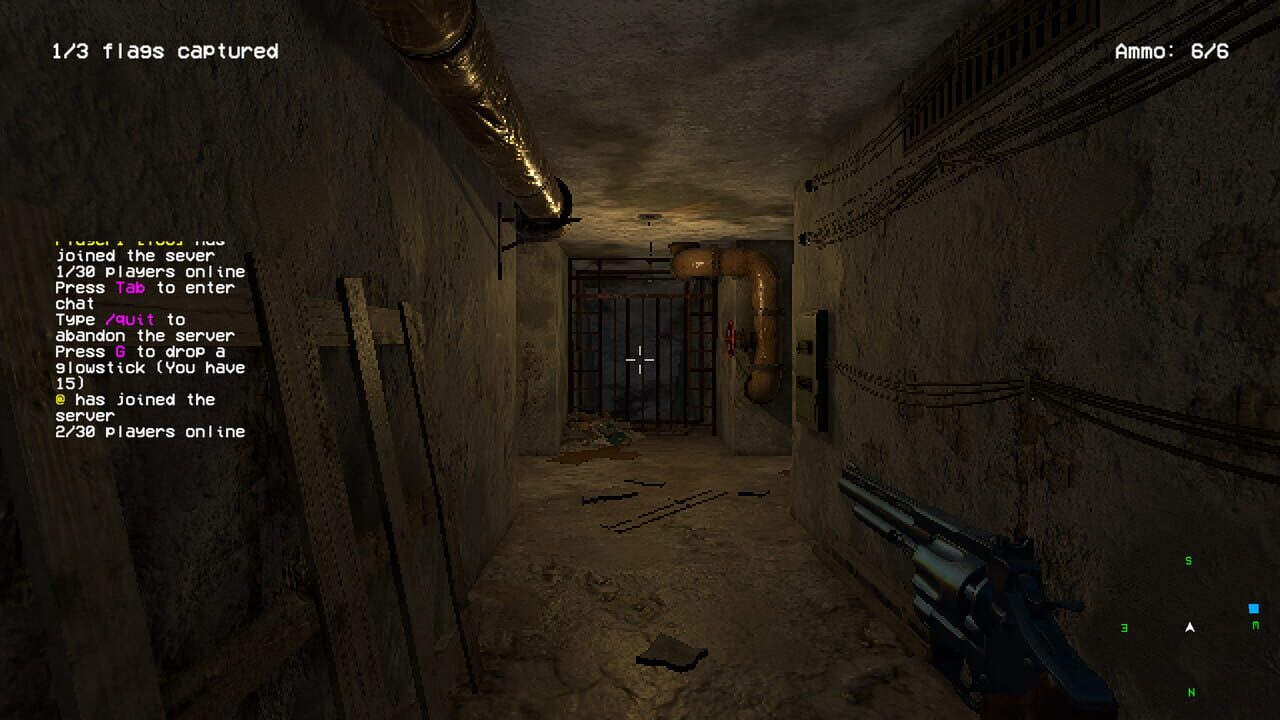Click the yellow @ join notification symbol
1280x720 pixels.
pos(58,399)
